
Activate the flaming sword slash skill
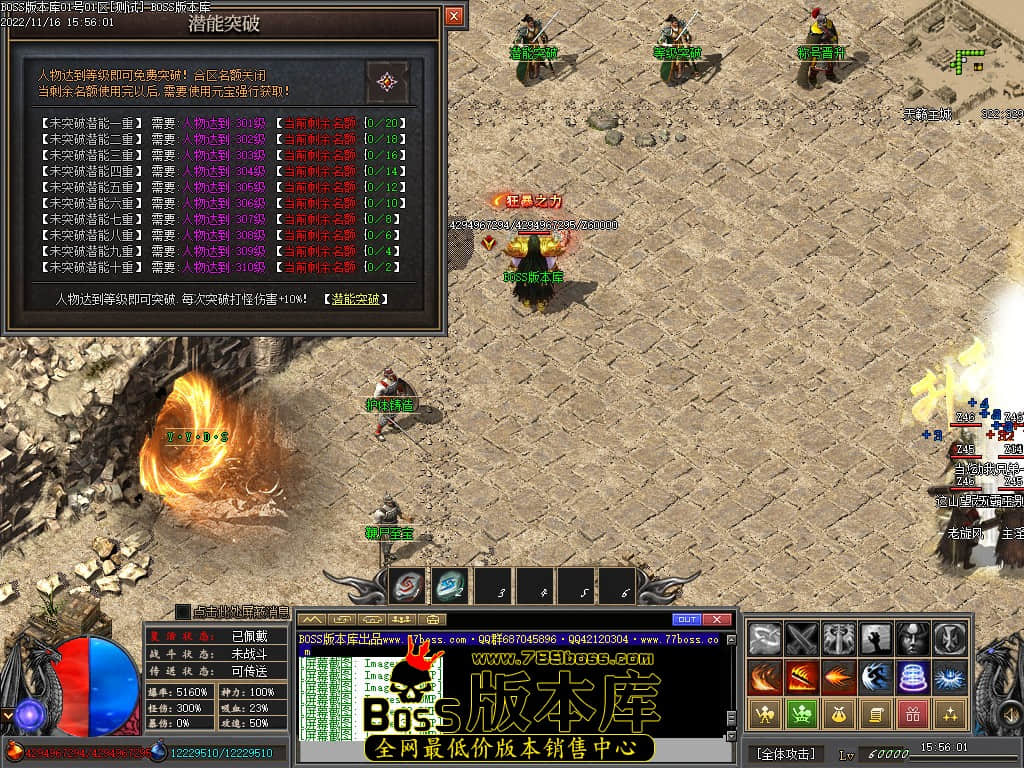(801, 676)
